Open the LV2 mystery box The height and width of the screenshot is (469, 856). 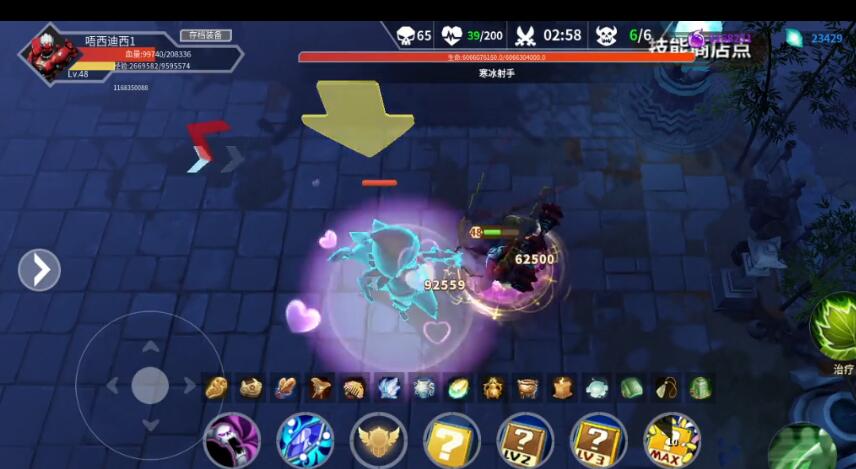pos(525,441)
